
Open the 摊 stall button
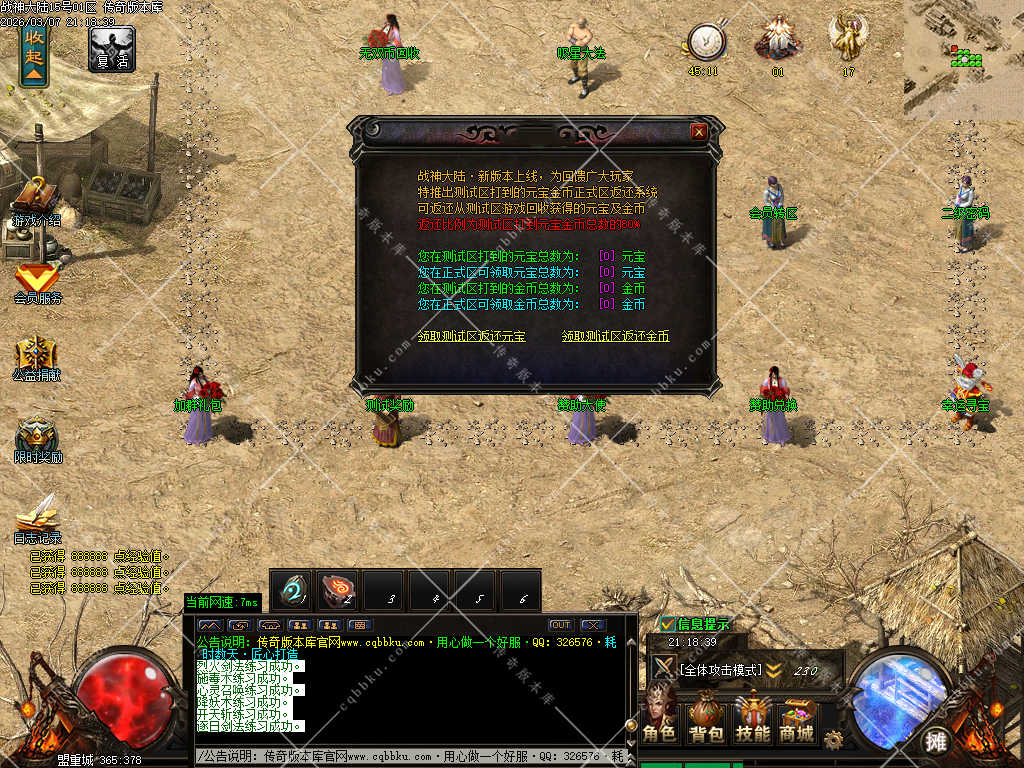(x=936, y=741)
